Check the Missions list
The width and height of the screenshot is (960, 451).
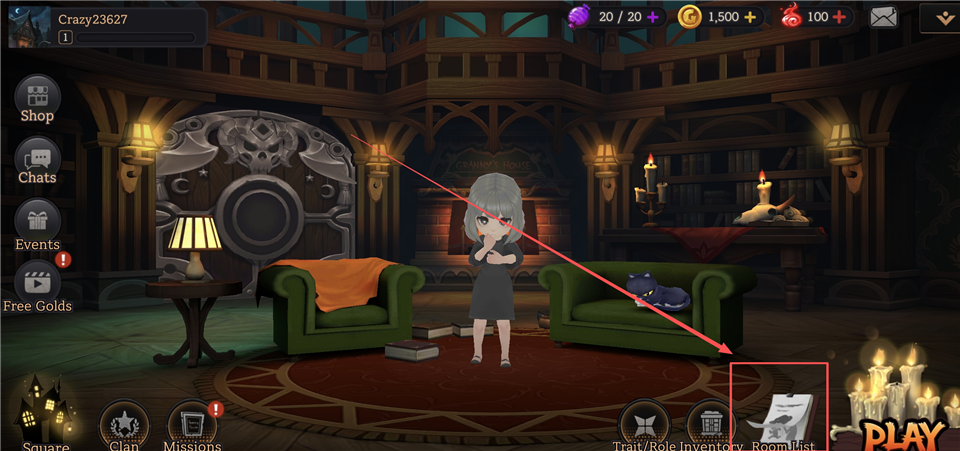coord(192,424)
